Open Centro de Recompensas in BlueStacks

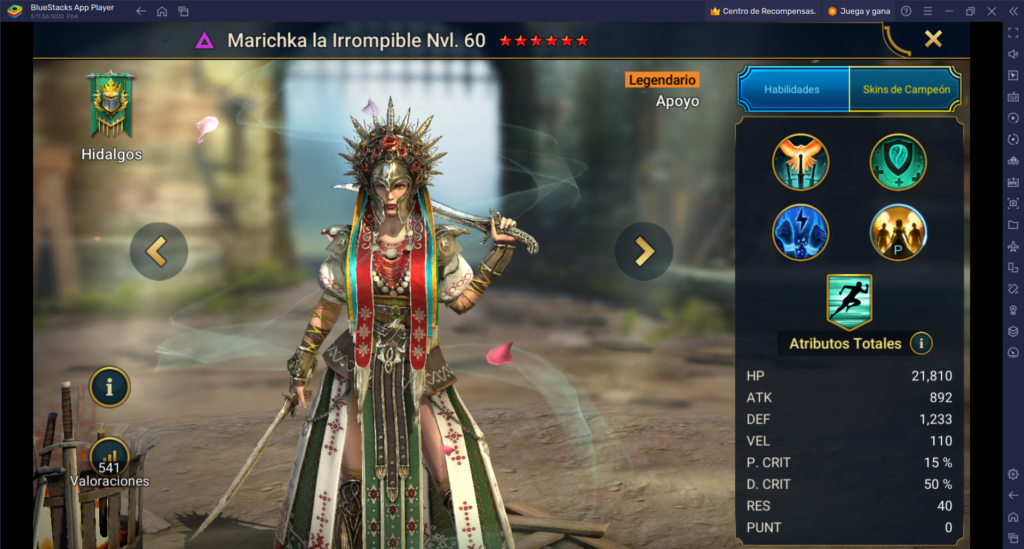[762, 11]
